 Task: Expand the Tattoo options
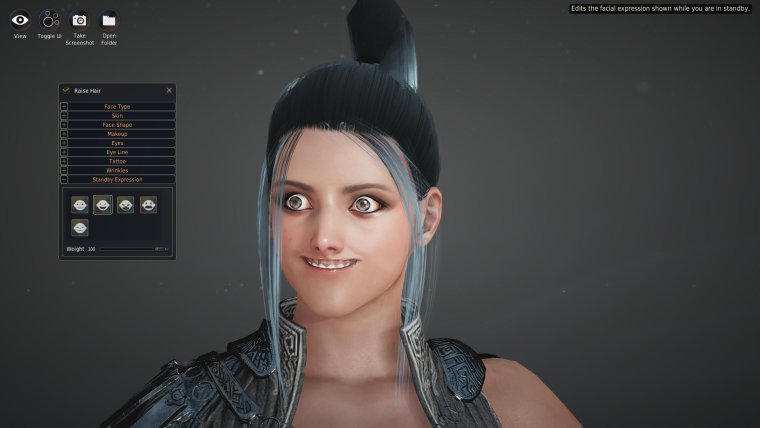tap(117, 161)
